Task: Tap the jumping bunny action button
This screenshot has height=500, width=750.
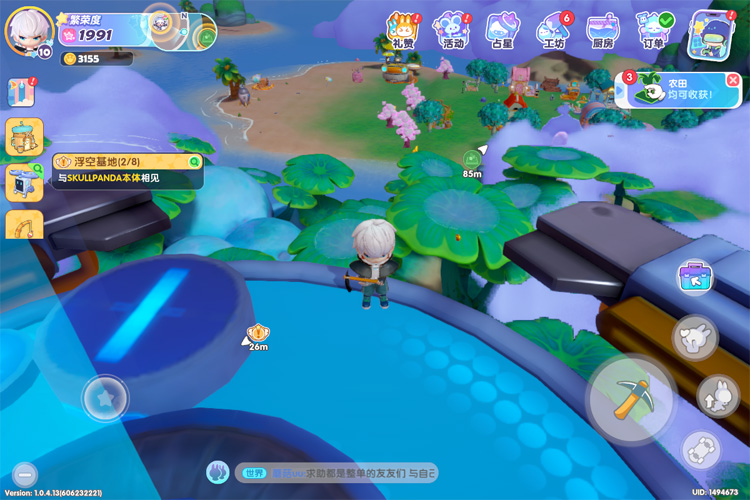Action: point(717,395)
